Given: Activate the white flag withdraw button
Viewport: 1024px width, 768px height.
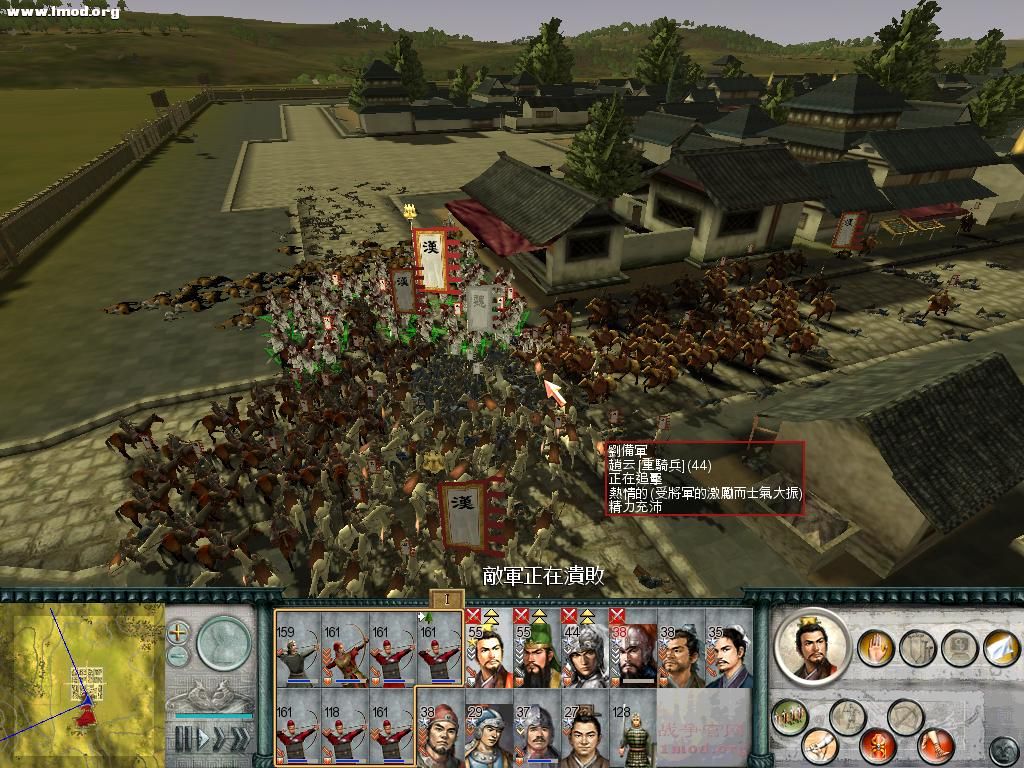Looking at the screenshot, I should pos(999,647).
